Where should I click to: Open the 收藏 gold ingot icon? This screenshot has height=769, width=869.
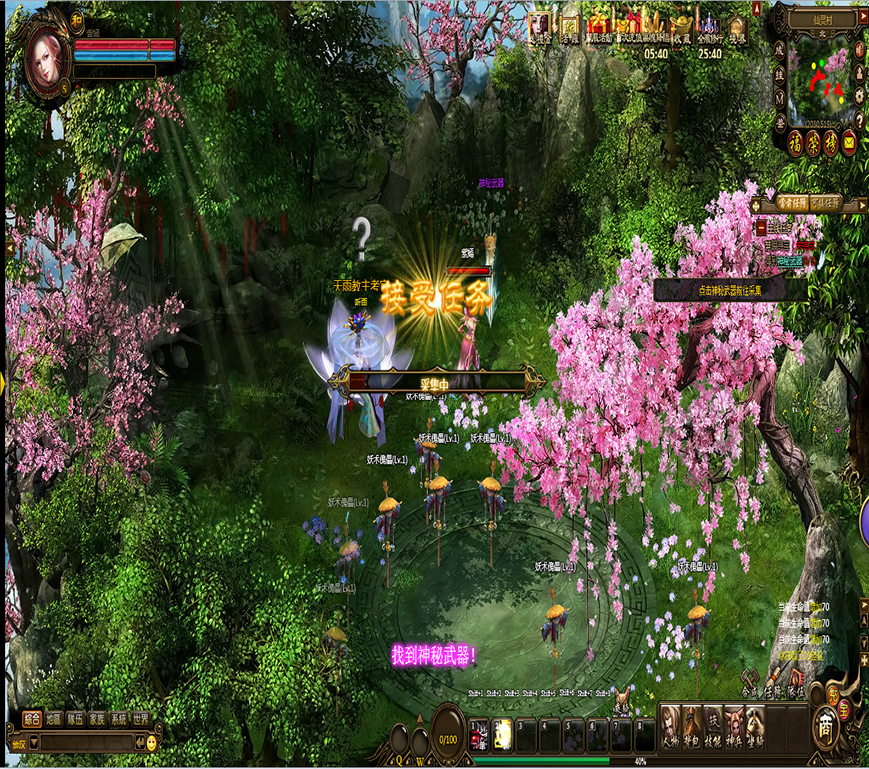coord(682,27)
